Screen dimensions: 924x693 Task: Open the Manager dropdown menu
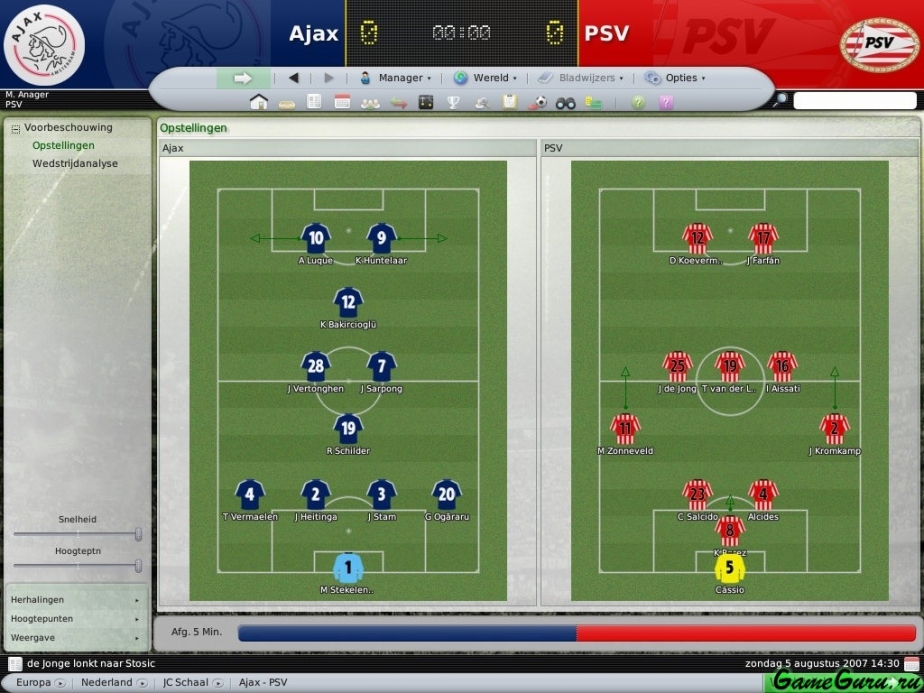click(x=396, y=78)
